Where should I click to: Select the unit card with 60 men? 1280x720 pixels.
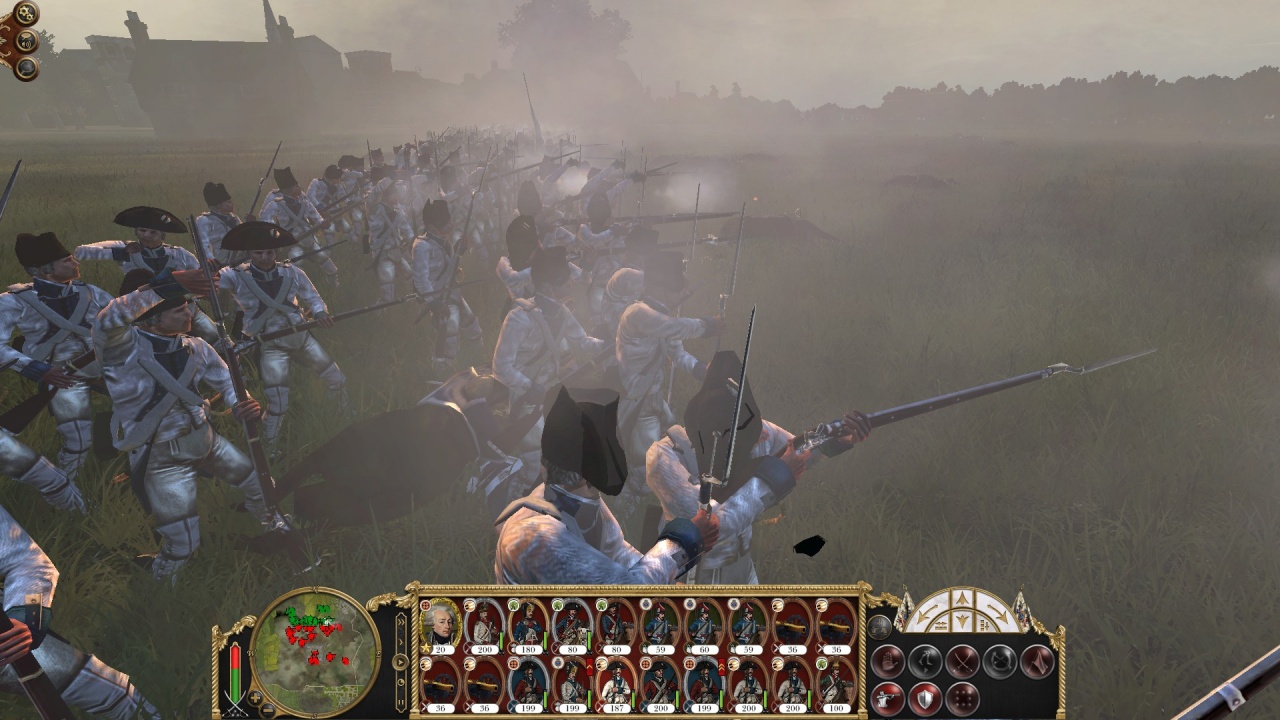pyautogui.click(x=703, y=625)
